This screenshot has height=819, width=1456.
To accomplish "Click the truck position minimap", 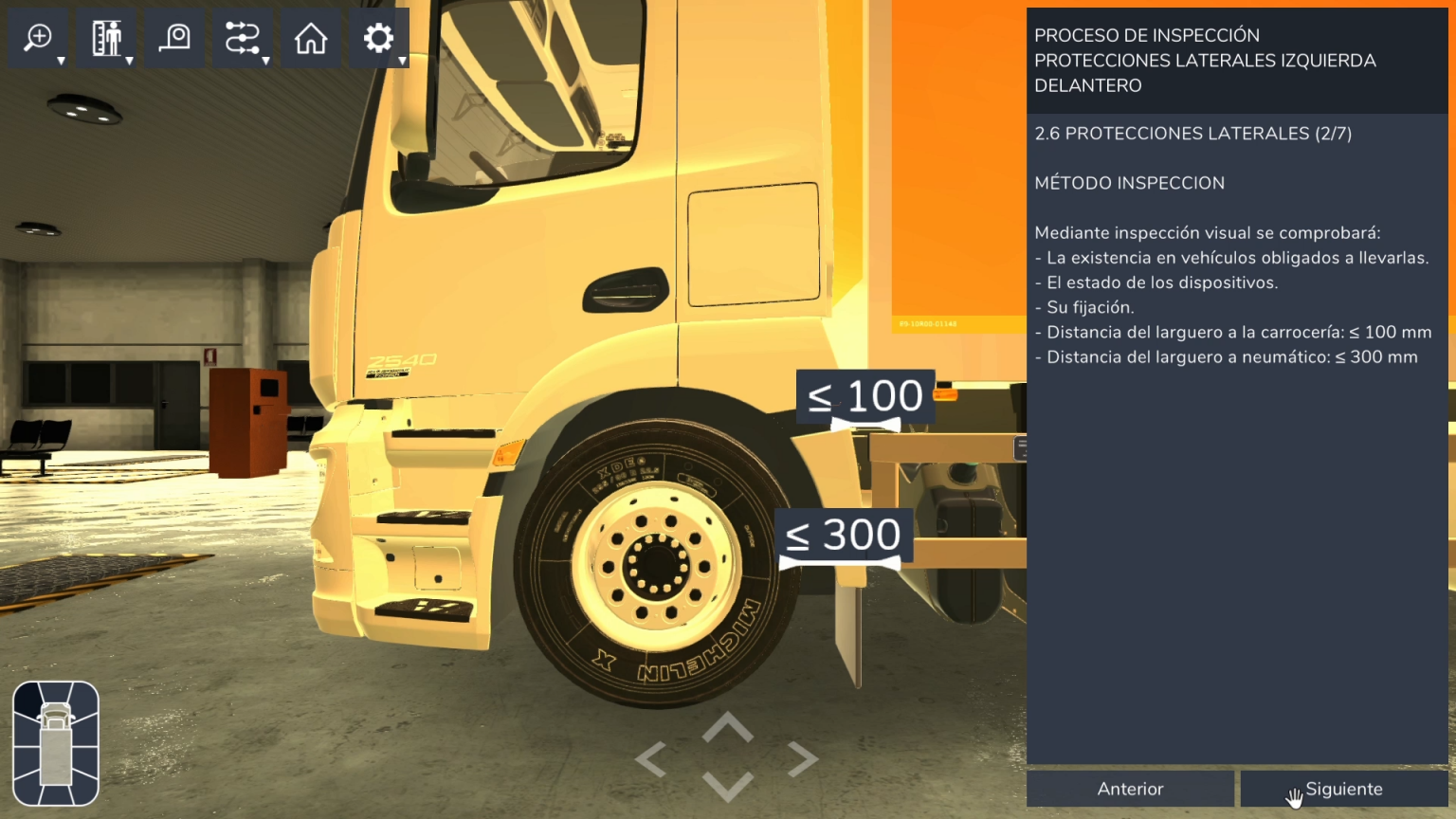I will (56, 743).
